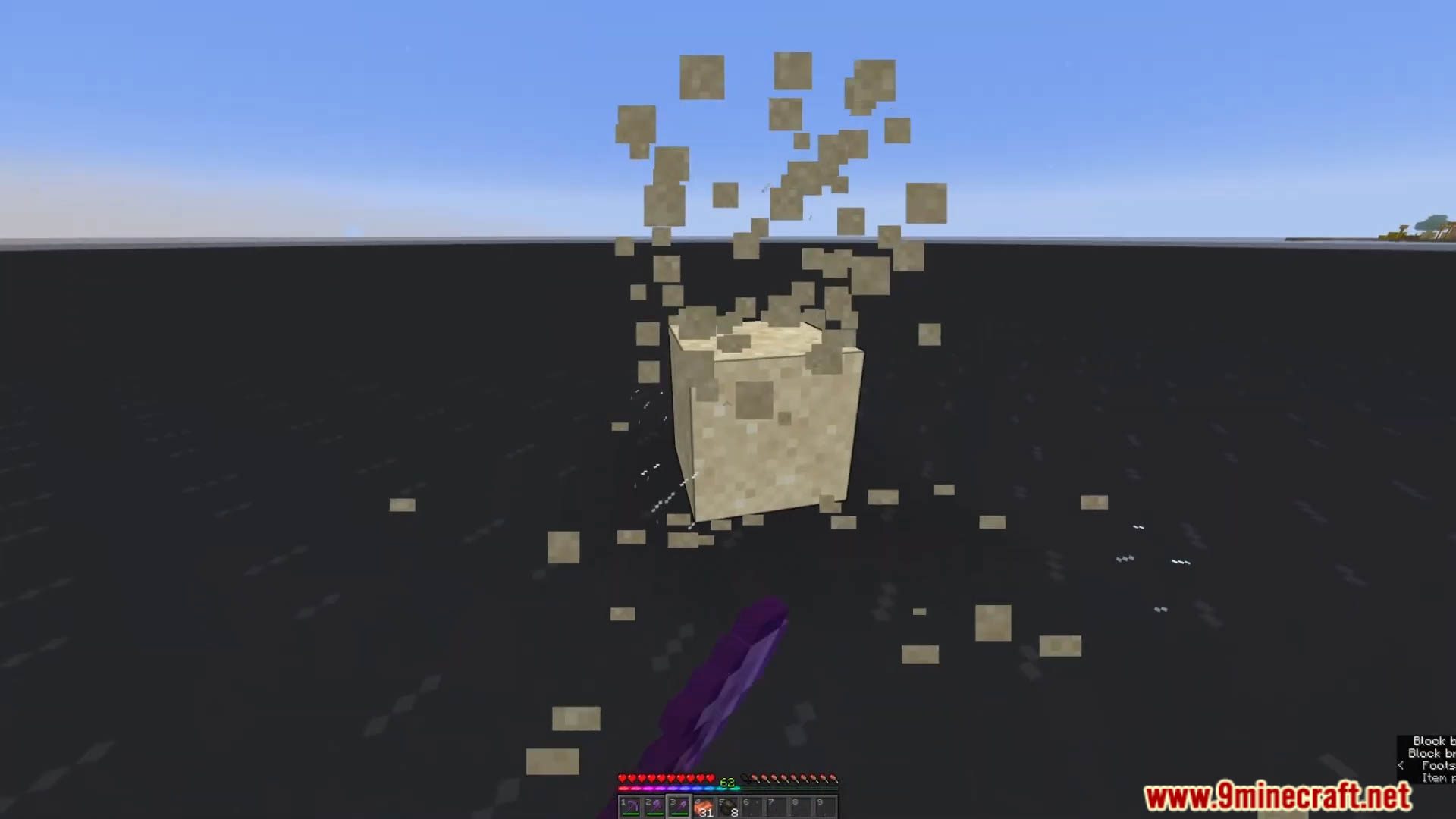Select the pickaxe in hotbar slot 1
This screenshot has height=819, width=1456.
pyautogui.click(x=629, y=808)
